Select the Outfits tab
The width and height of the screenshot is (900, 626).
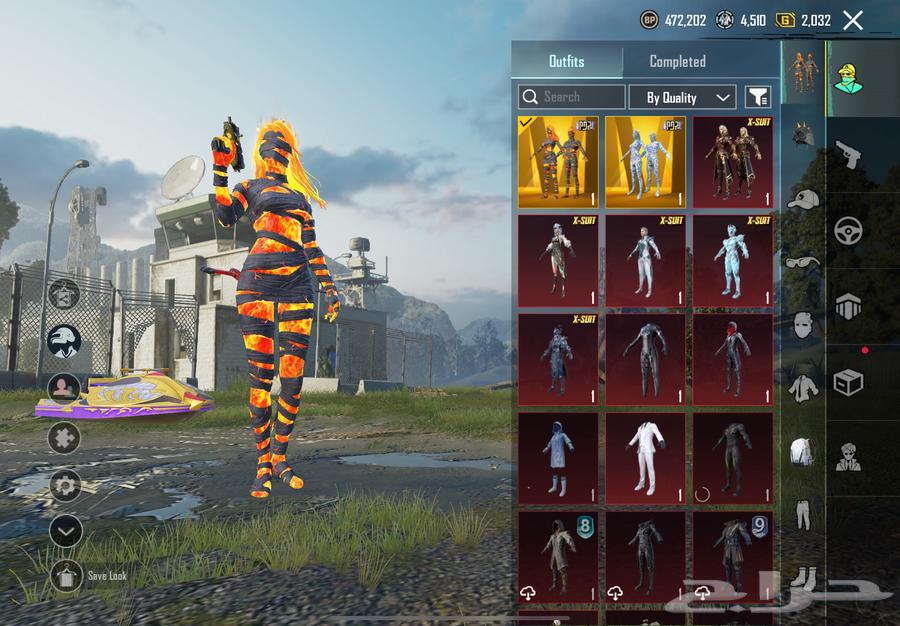pyautogui.click(x=566, y=61)
